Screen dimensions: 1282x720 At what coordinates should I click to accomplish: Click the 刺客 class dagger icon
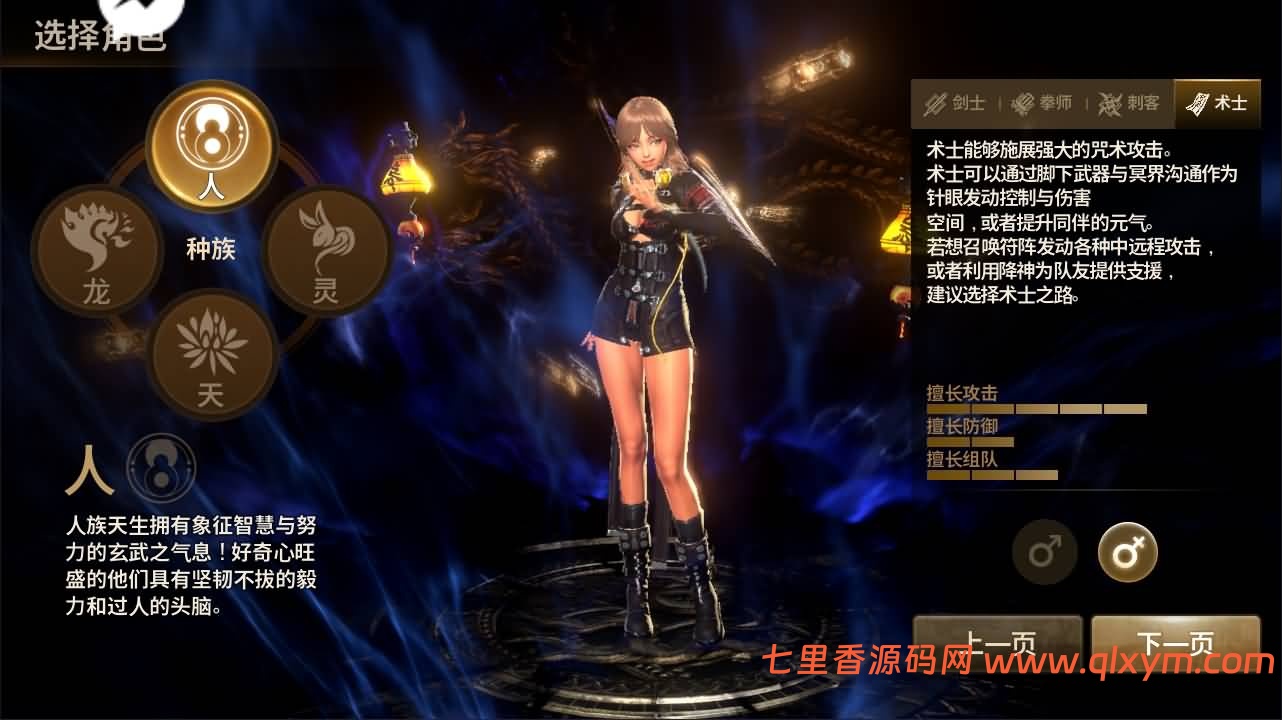pos(1109,103)
